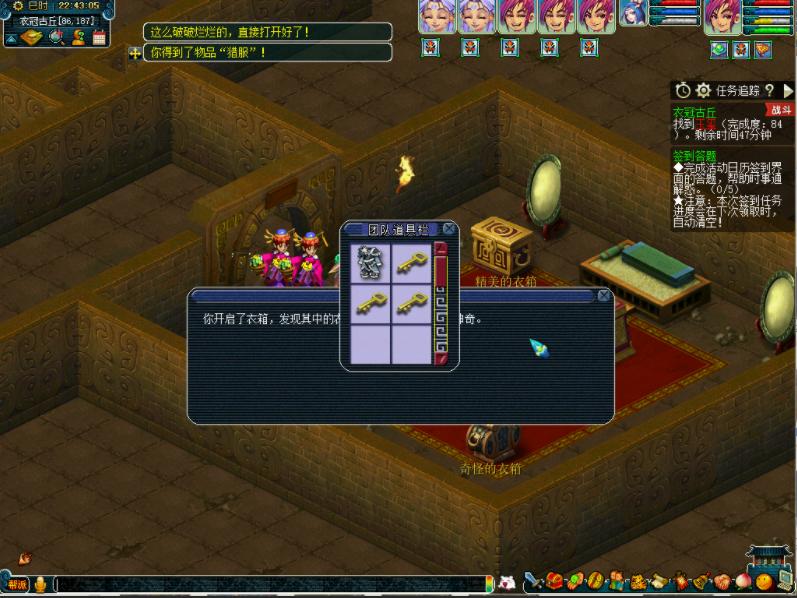Open the calendar icon under the clock
Image resolution: width=797 pixels, height=598 pixels.
pyautogui.click(x=98, y=37)
